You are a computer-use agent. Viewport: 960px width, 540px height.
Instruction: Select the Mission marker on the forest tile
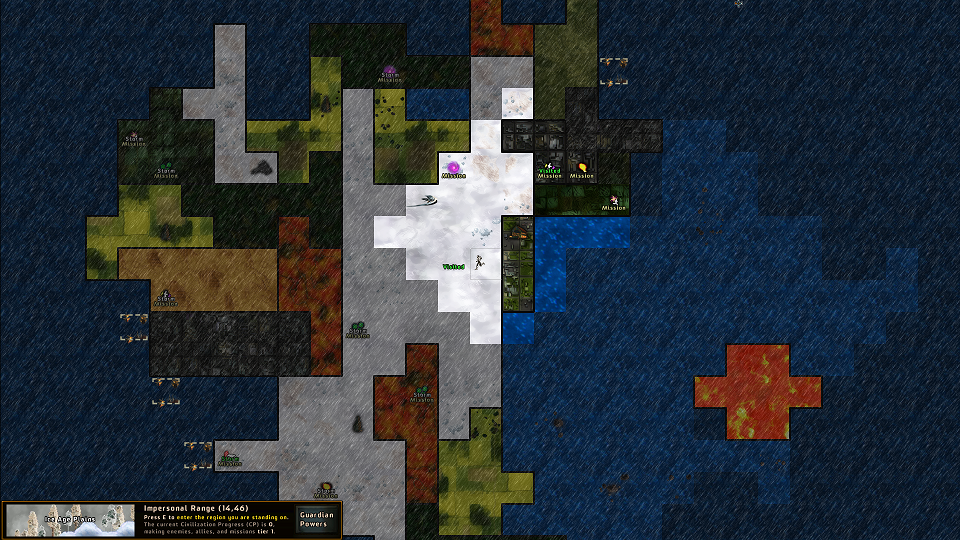click(x=614, y=202)
